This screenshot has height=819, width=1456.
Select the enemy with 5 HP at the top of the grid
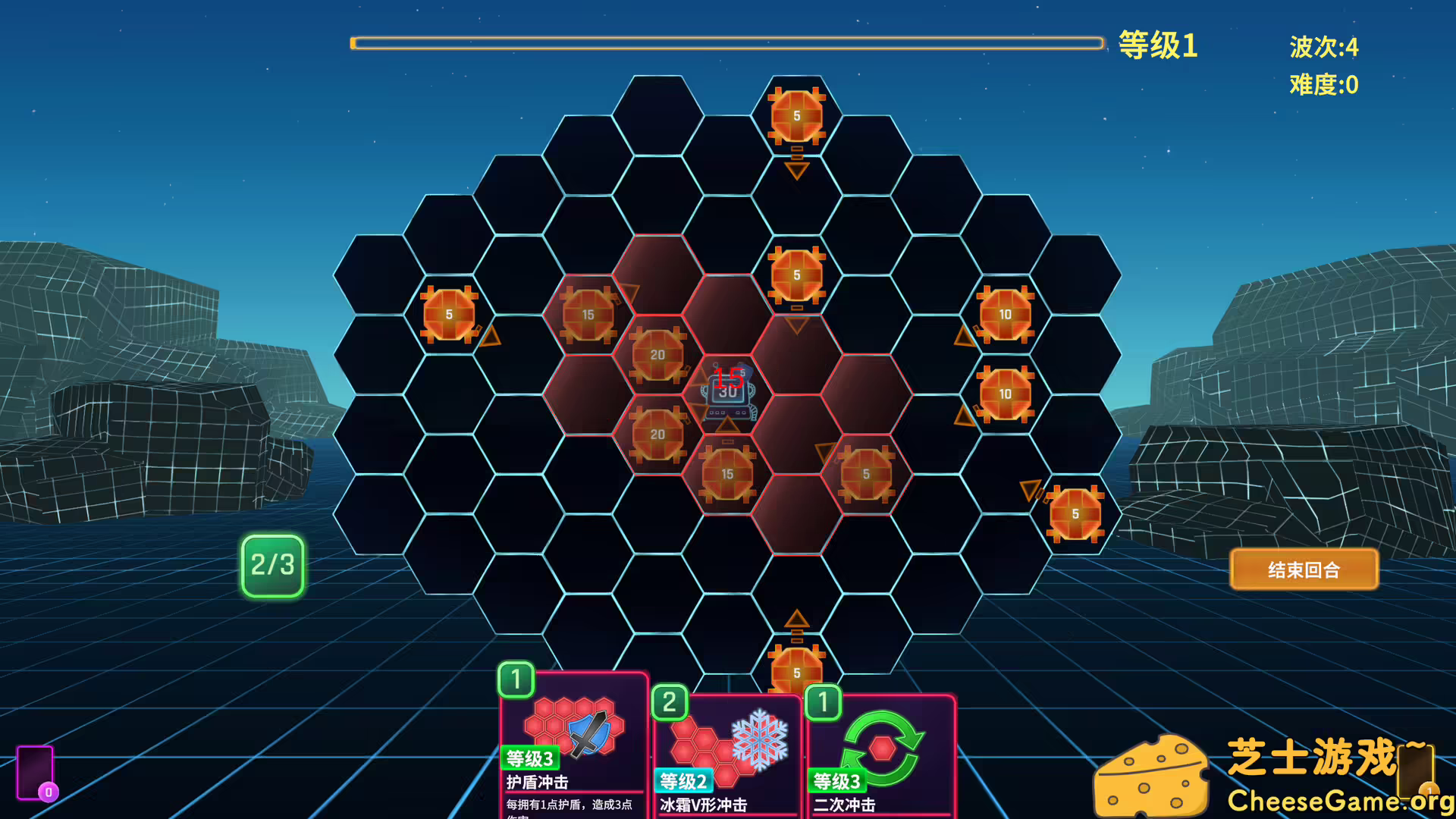pos(795,115)
